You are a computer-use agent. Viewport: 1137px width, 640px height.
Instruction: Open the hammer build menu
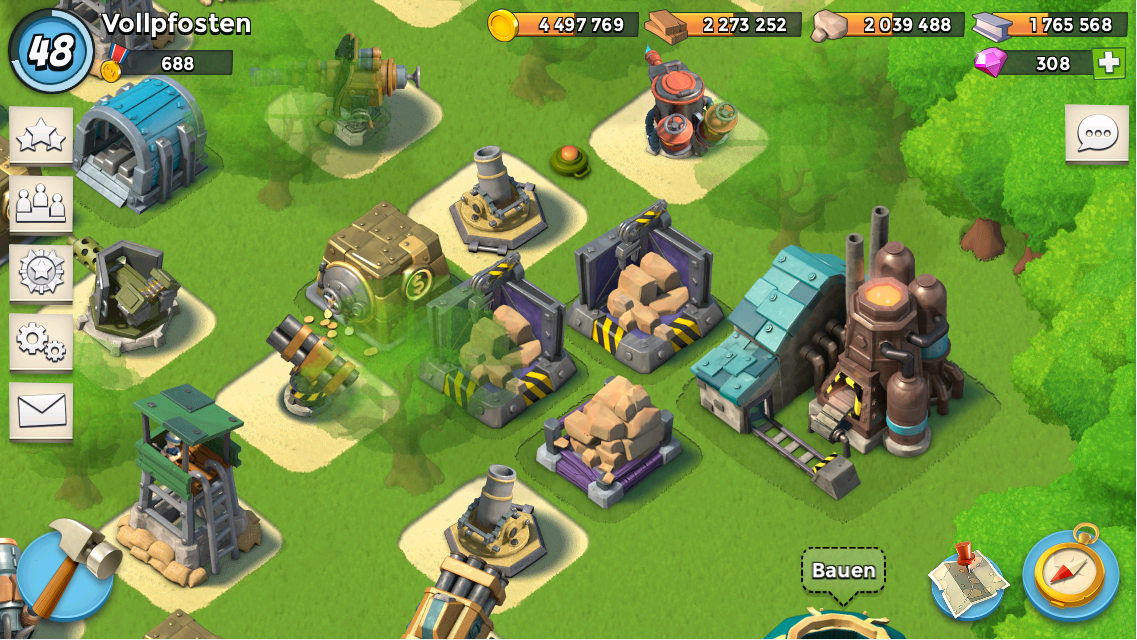click(x=66, y=573)
